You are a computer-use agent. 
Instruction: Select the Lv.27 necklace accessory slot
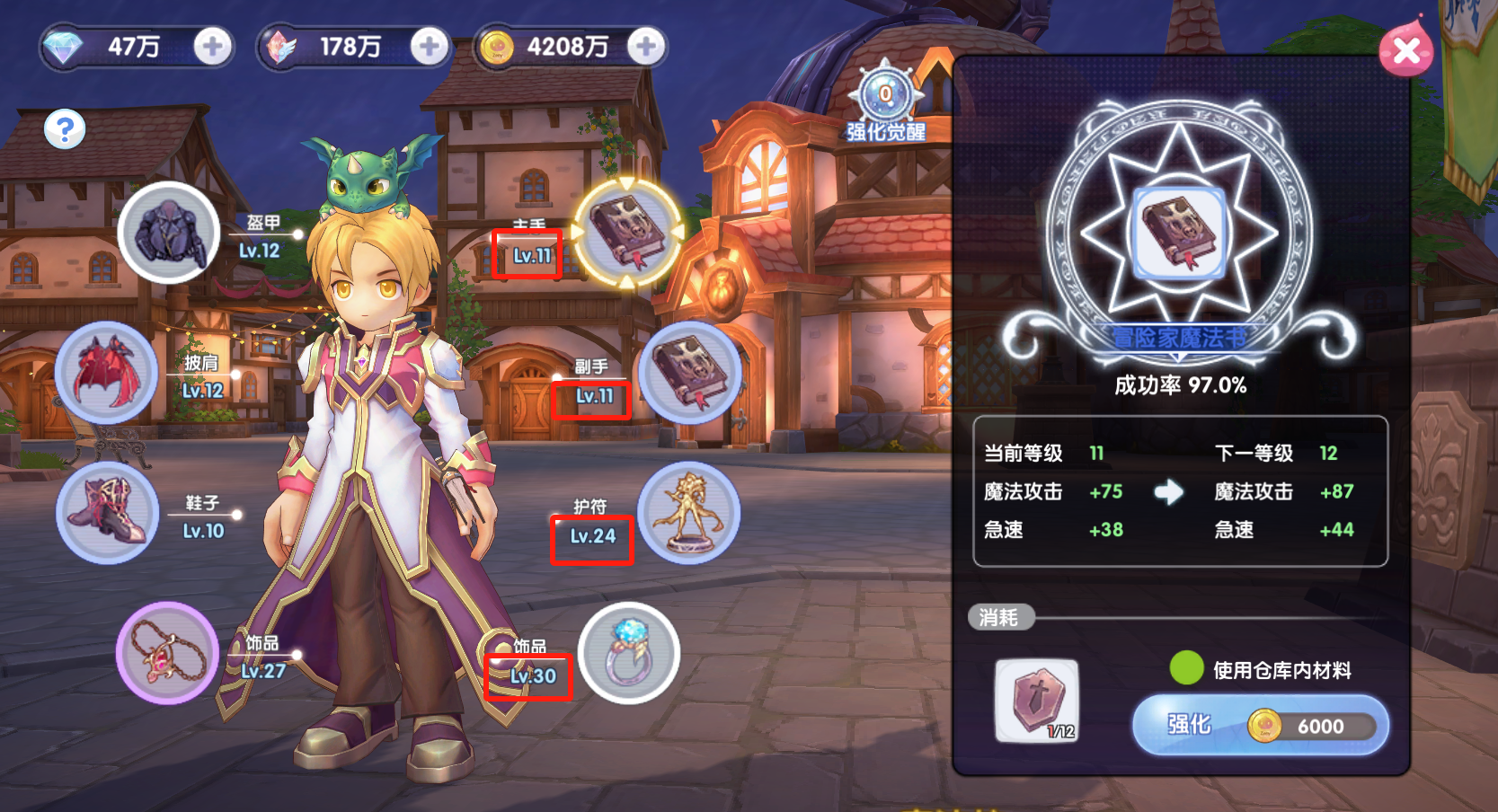[x=167, y=653]
